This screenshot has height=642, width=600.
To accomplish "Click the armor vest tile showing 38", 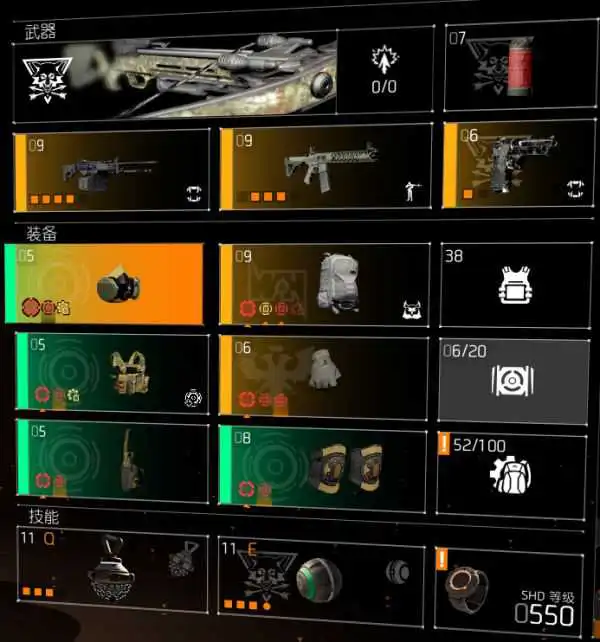I will click(x=510, y=284).
